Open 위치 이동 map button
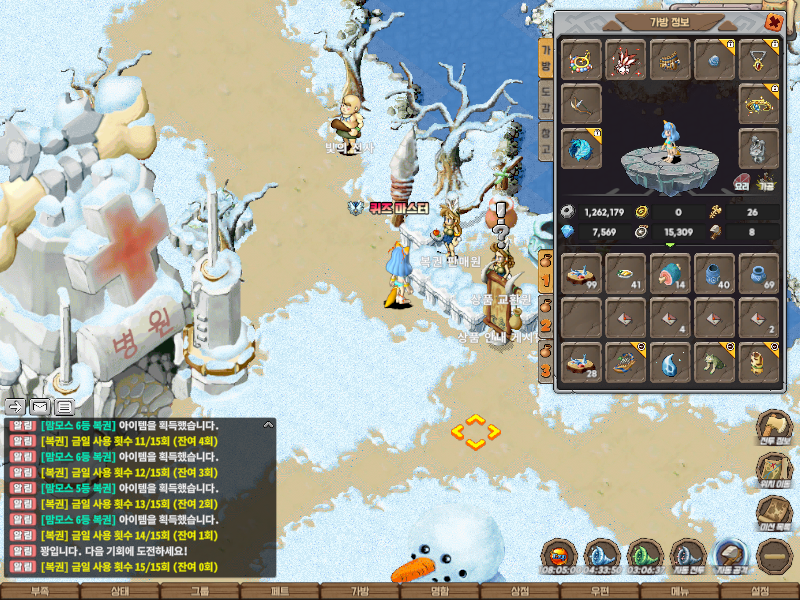This screenshot has height=600, width=800. 773,468
